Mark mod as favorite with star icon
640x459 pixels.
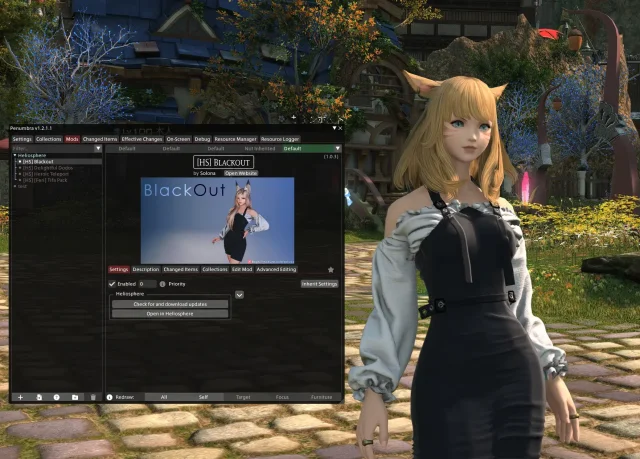tap(331, 269)
